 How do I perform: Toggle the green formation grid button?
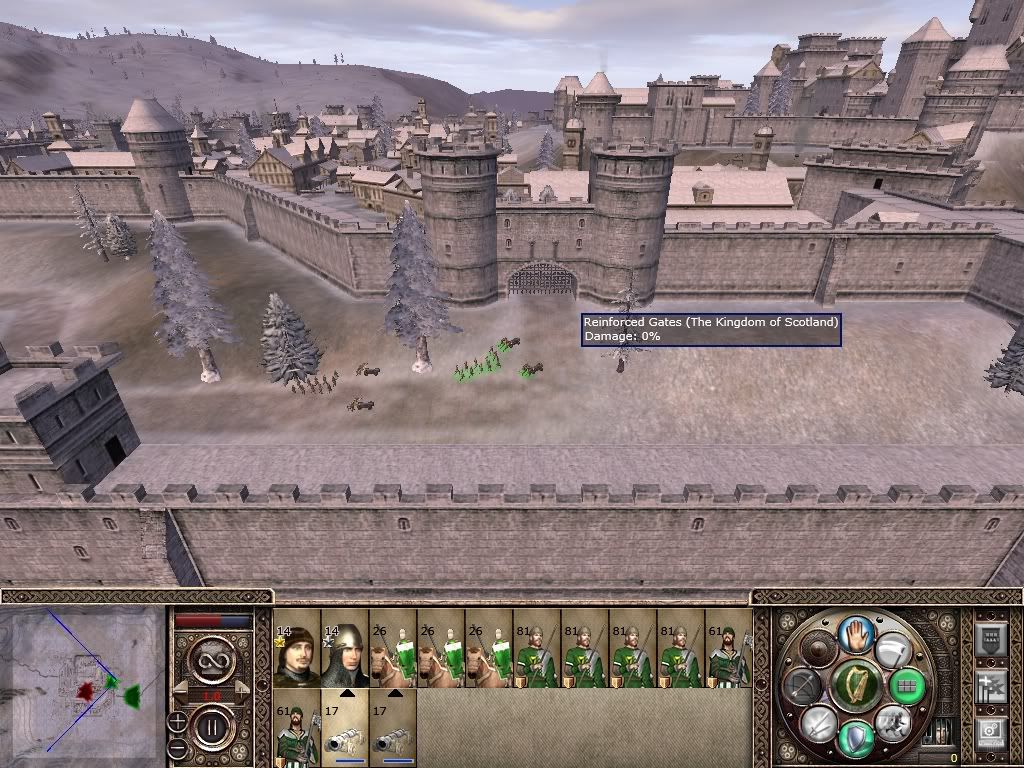click(907, 686)
